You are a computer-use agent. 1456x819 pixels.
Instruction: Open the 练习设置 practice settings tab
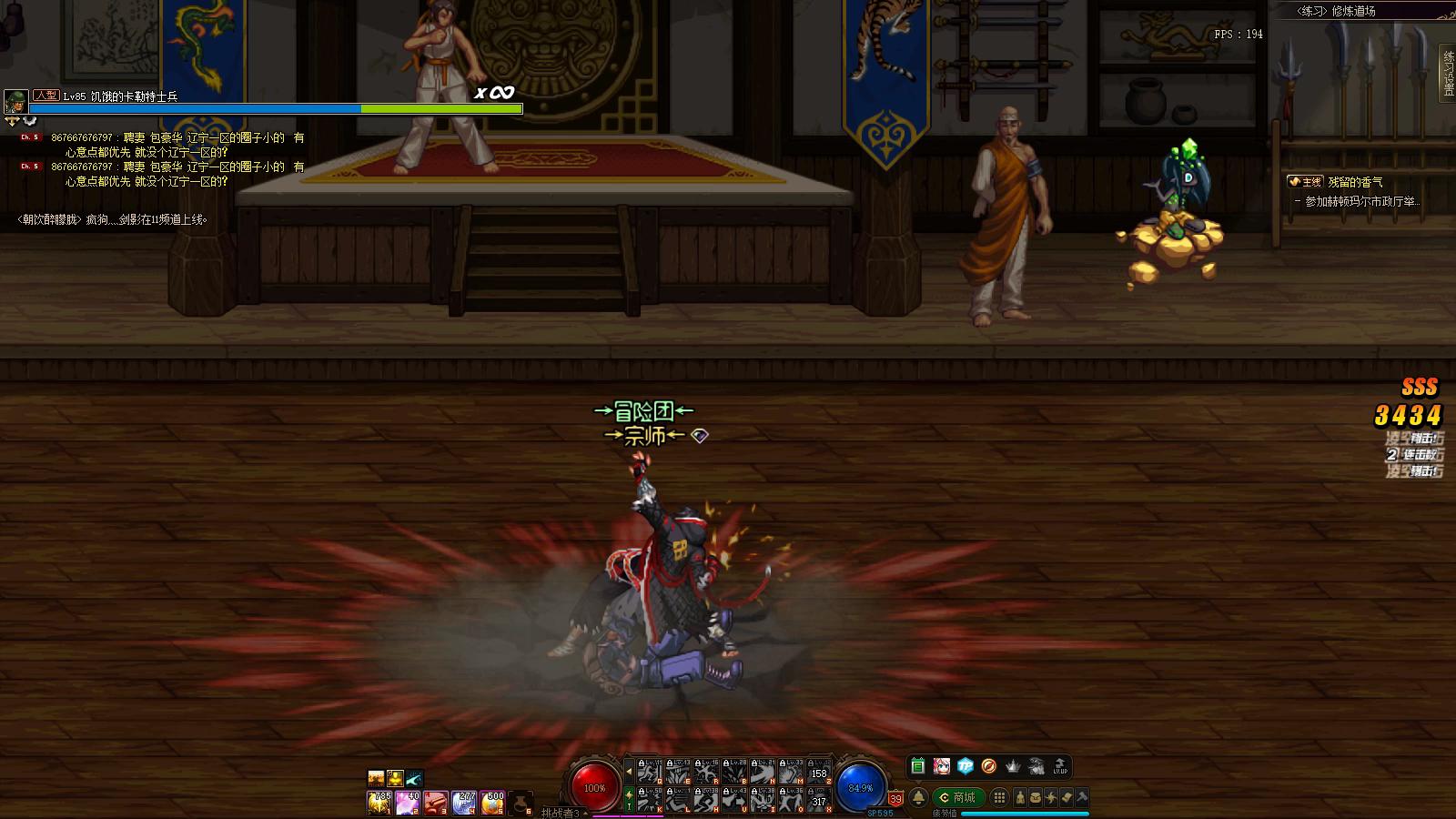point(1447,73)
